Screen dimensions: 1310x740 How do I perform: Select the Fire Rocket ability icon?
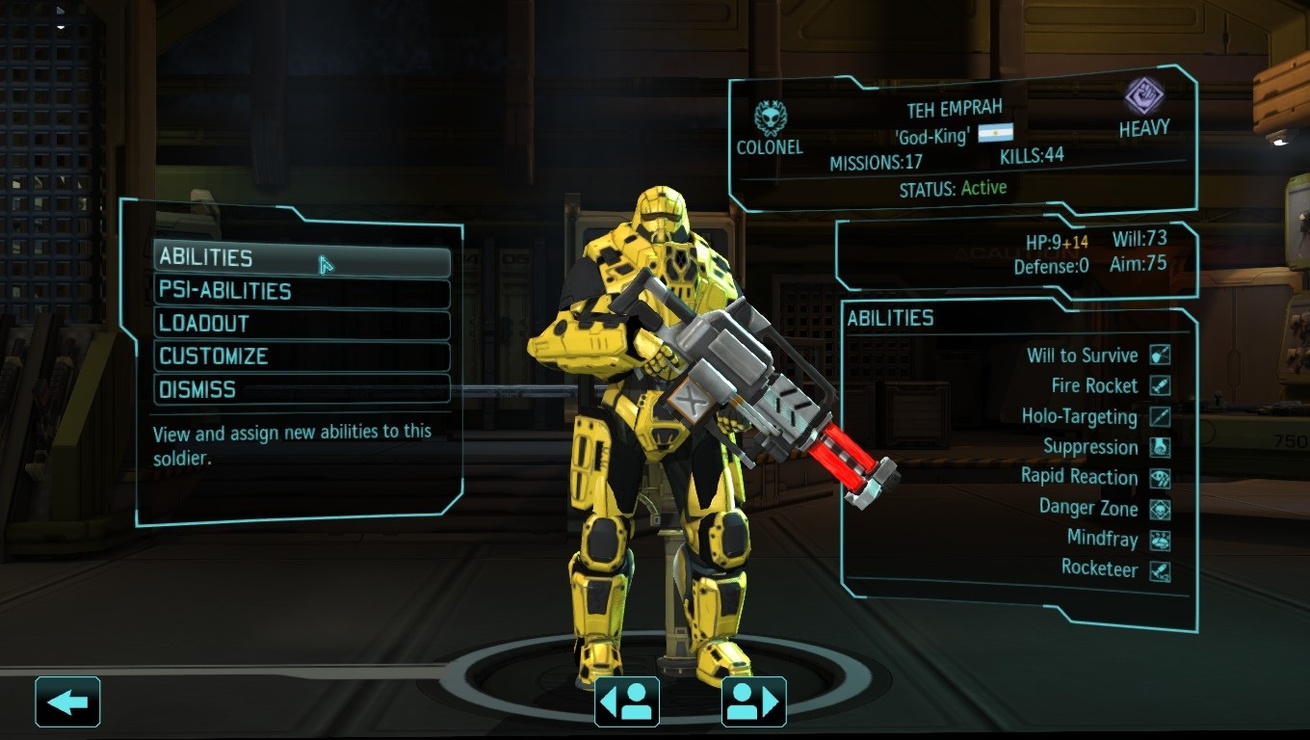coord(1160,385)
